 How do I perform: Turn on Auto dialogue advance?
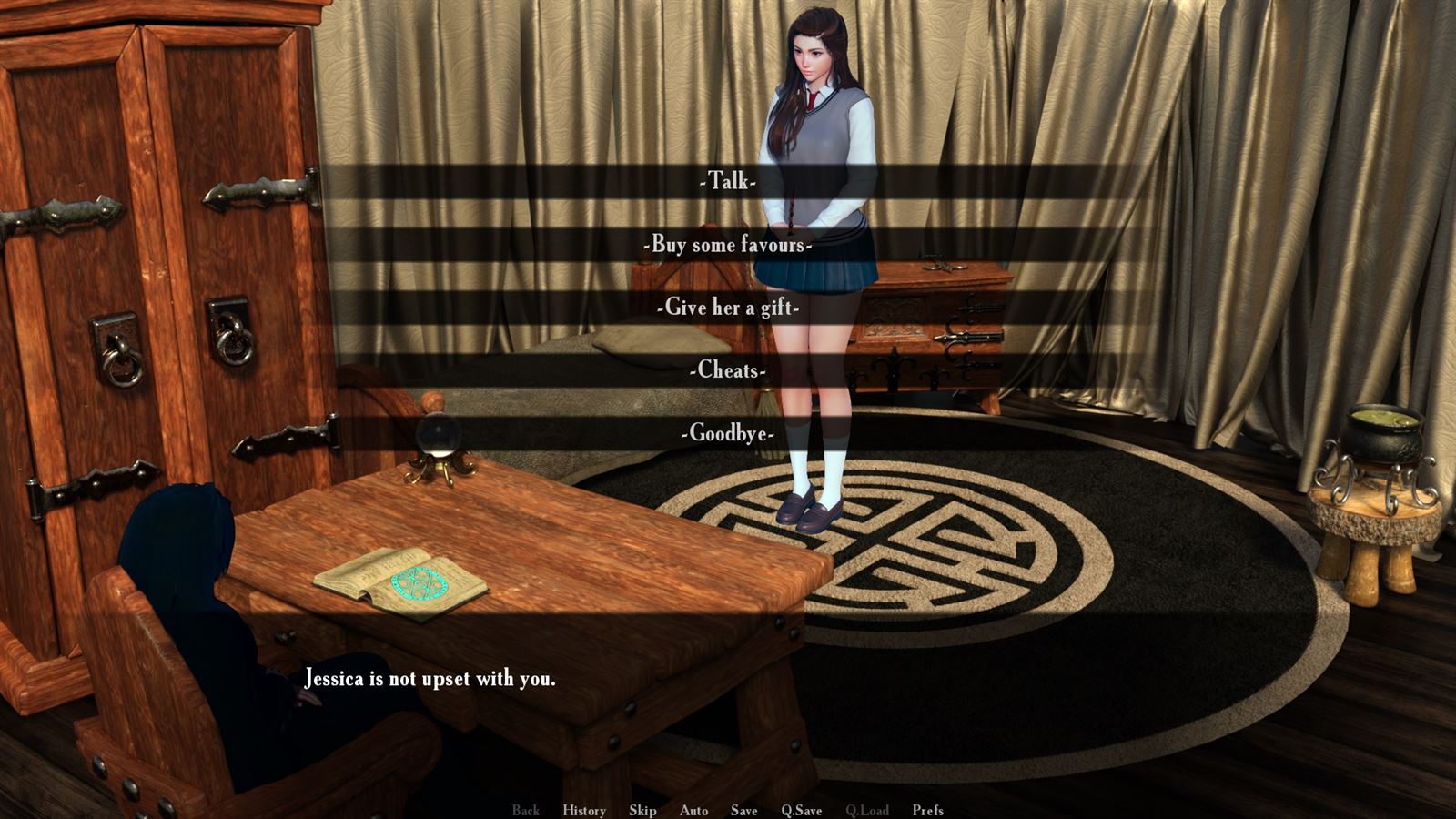(693, 810)
